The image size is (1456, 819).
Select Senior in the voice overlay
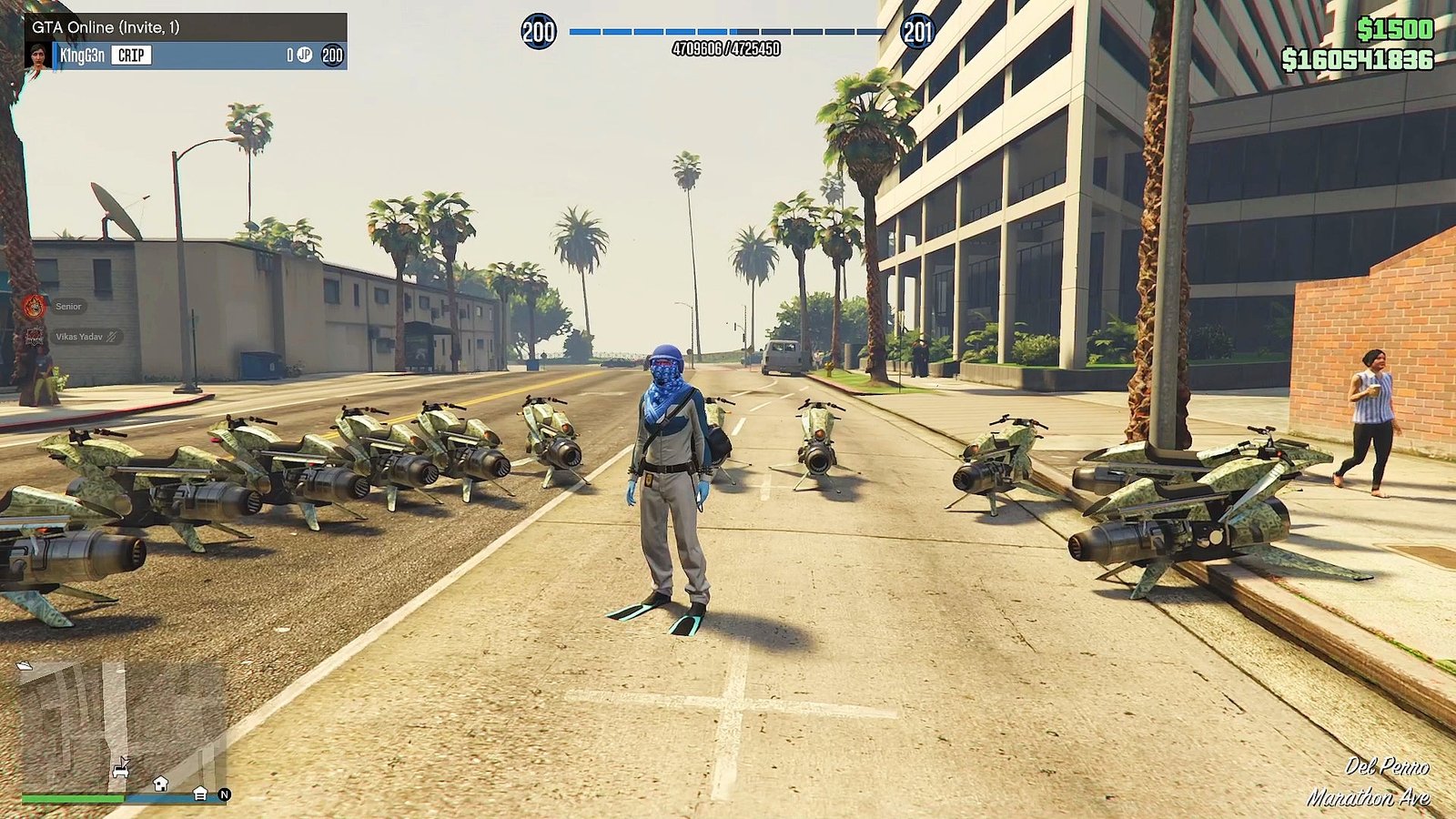tap(68, 307)
